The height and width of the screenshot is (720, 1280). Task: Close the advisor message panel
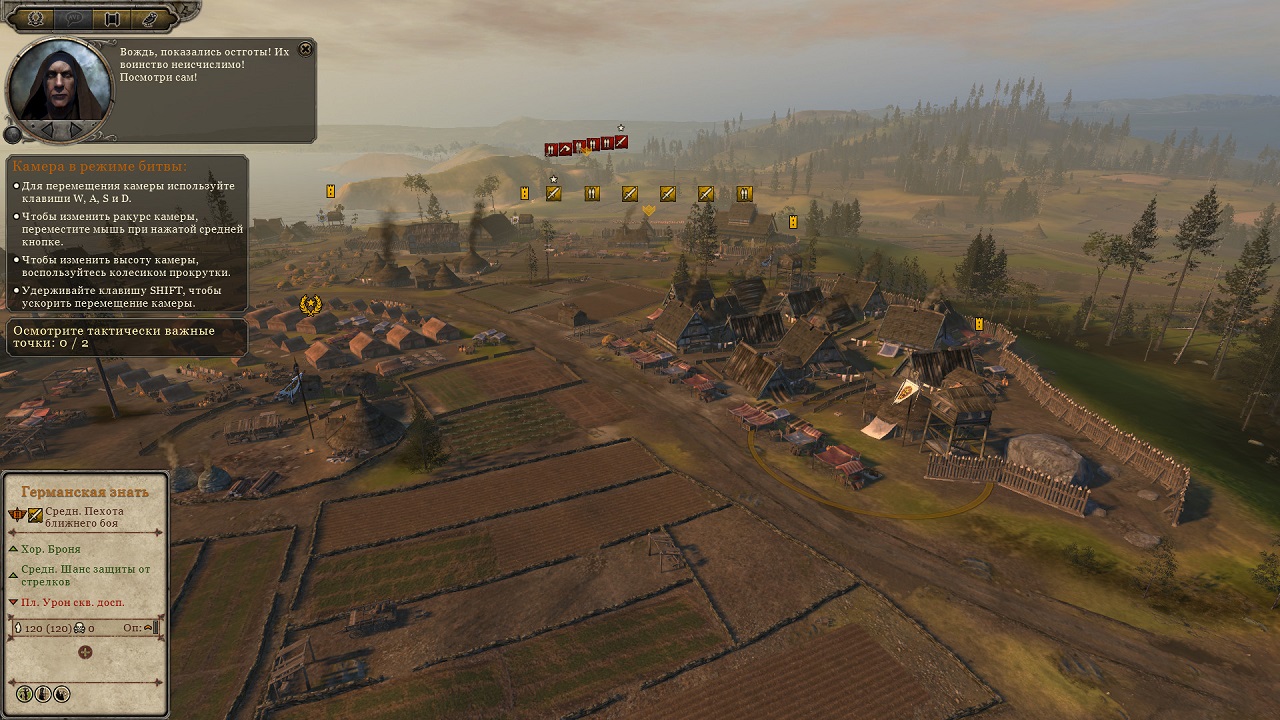pos(306,49)
